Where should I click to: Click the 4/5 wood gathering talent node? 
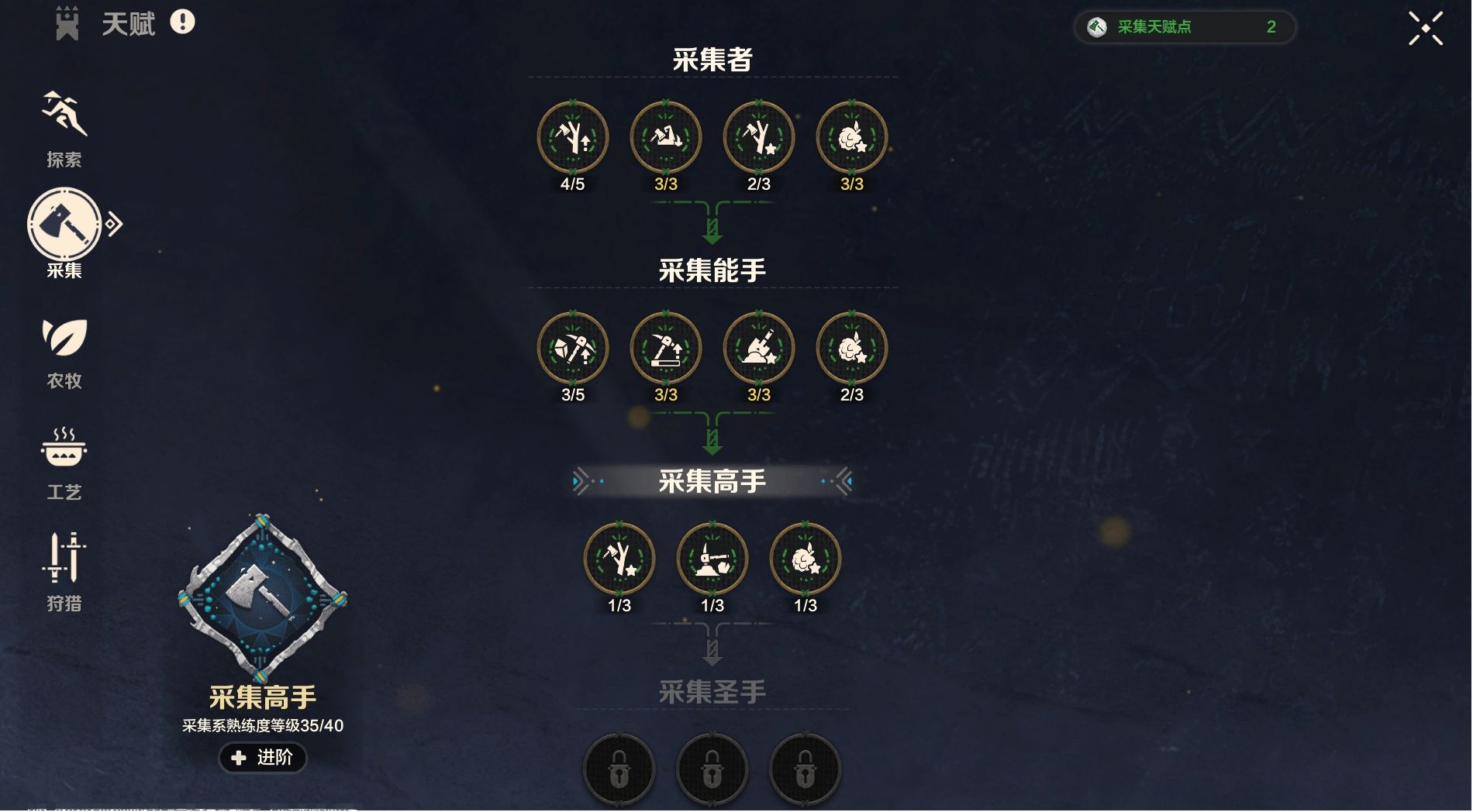click(x=574, y=136)
